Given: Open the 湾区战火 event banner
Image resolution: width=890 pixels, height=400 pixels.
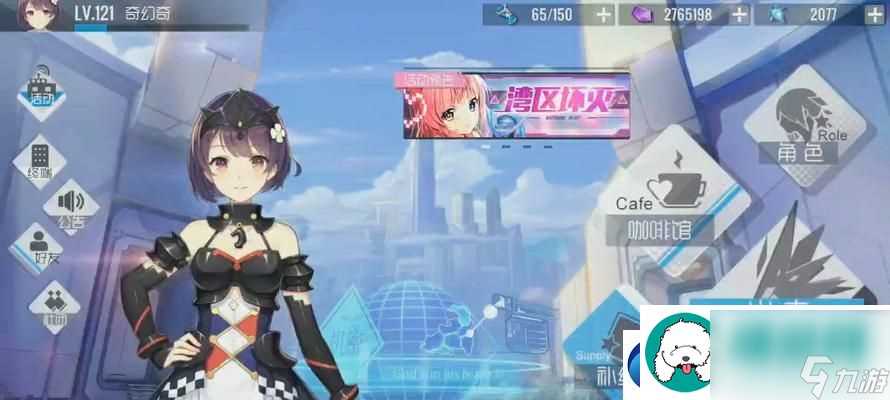Looking at the screenshot, I should pos(516,106).
